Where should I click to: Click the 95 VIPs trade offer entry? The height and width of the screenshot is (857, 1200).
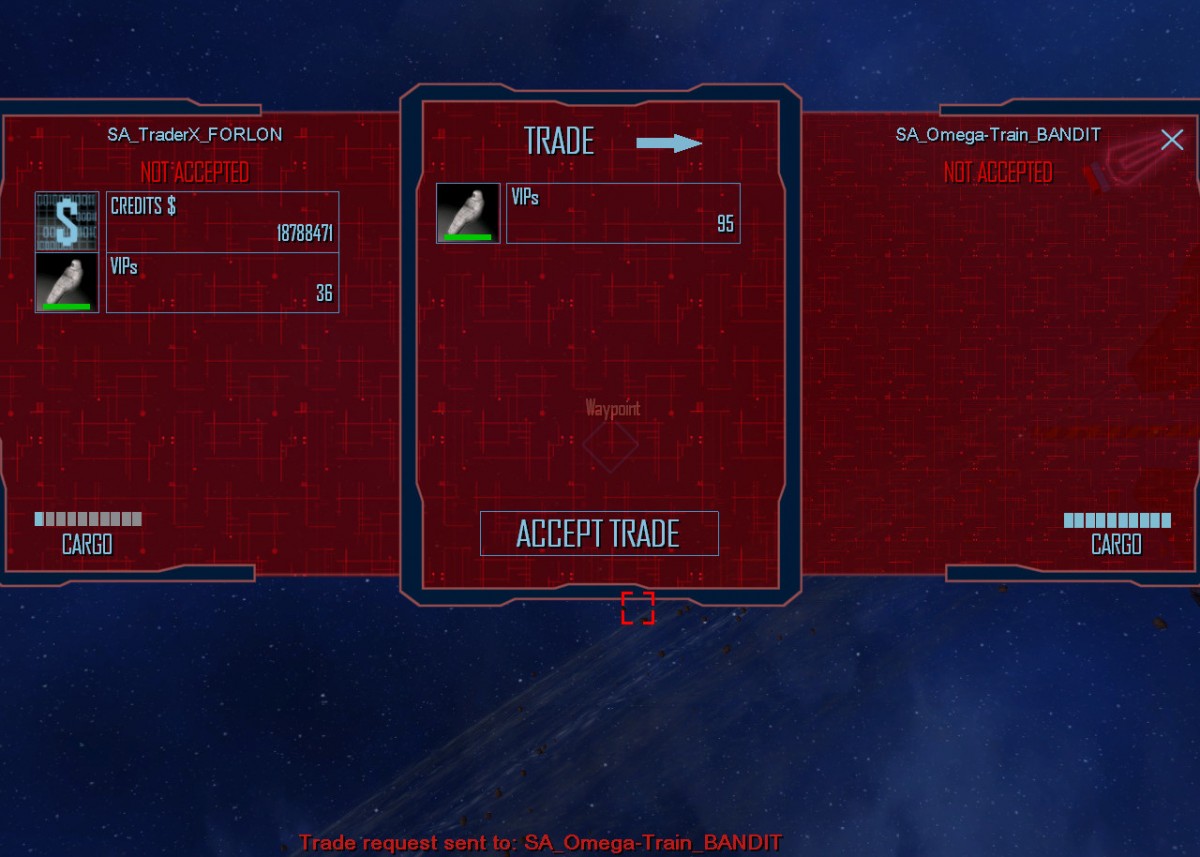622,213
